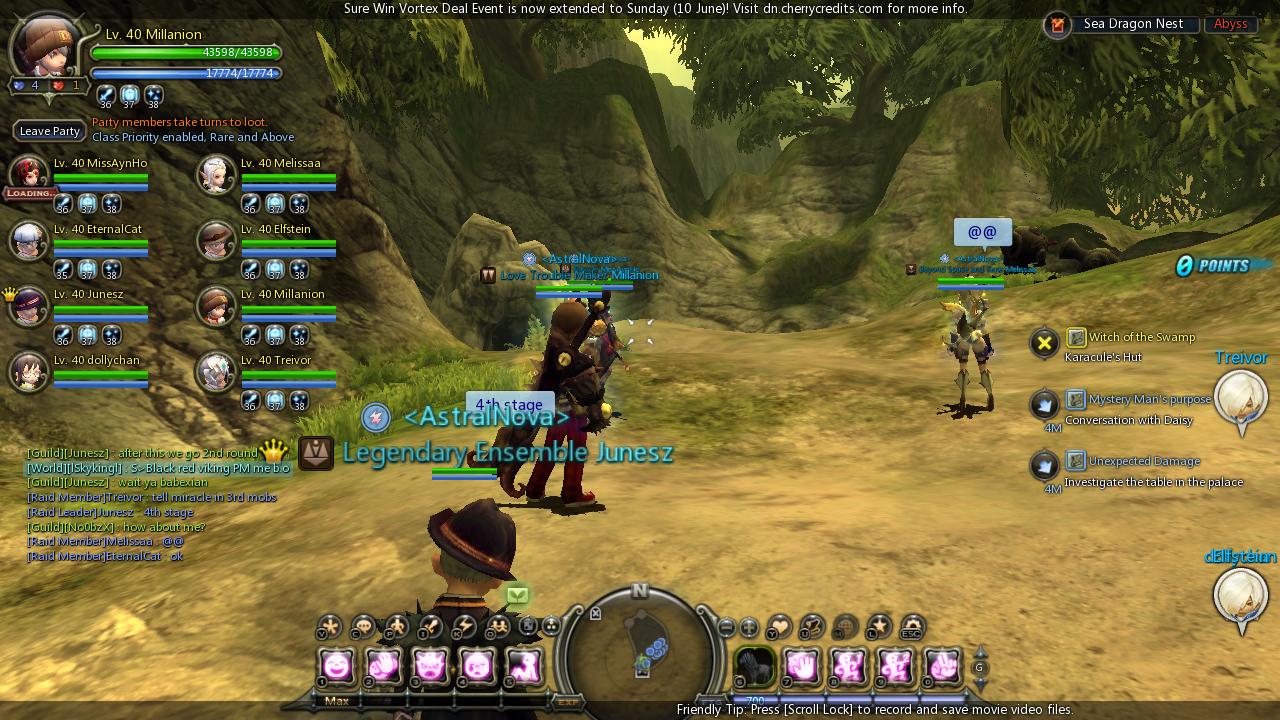Image resolution: width=1280 pixels, height=720 pixels.
Task: Choose EternalCat in the party list
Action: point(29,241)
